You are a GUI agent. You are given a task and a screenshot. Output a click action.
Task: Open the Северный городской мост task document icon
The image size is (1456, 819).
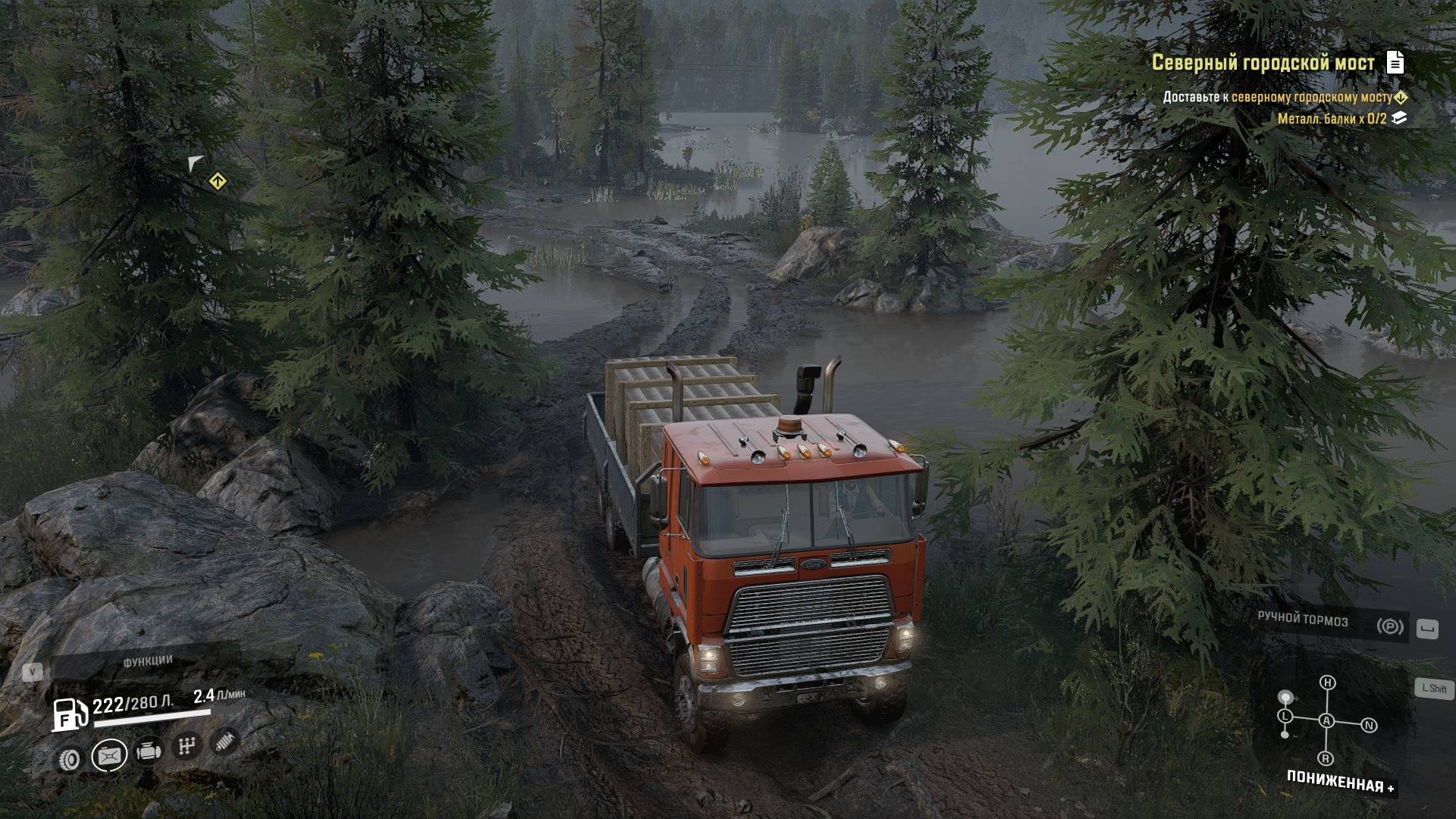(x=1395, y=62)
